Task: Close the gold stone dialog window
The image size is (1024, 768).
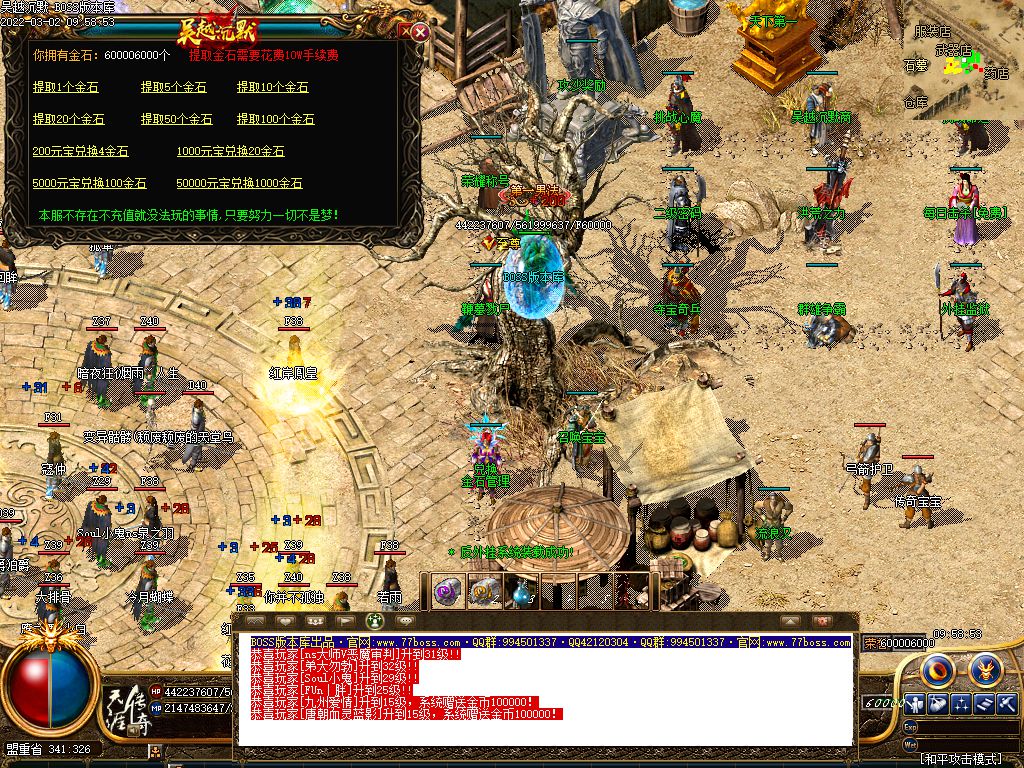Action: 420,31
